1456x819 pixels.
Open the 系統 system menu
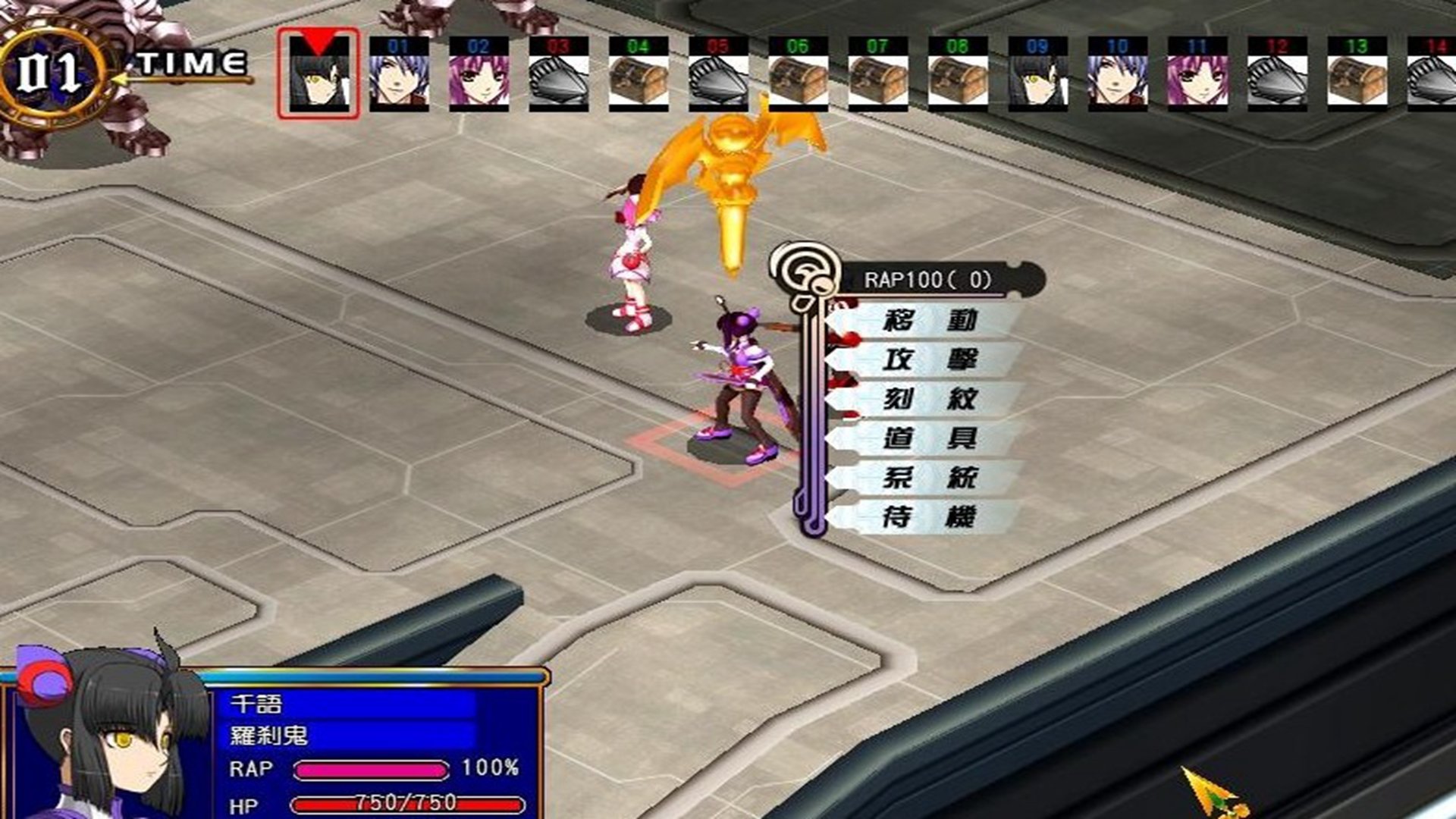pos(928,479)
